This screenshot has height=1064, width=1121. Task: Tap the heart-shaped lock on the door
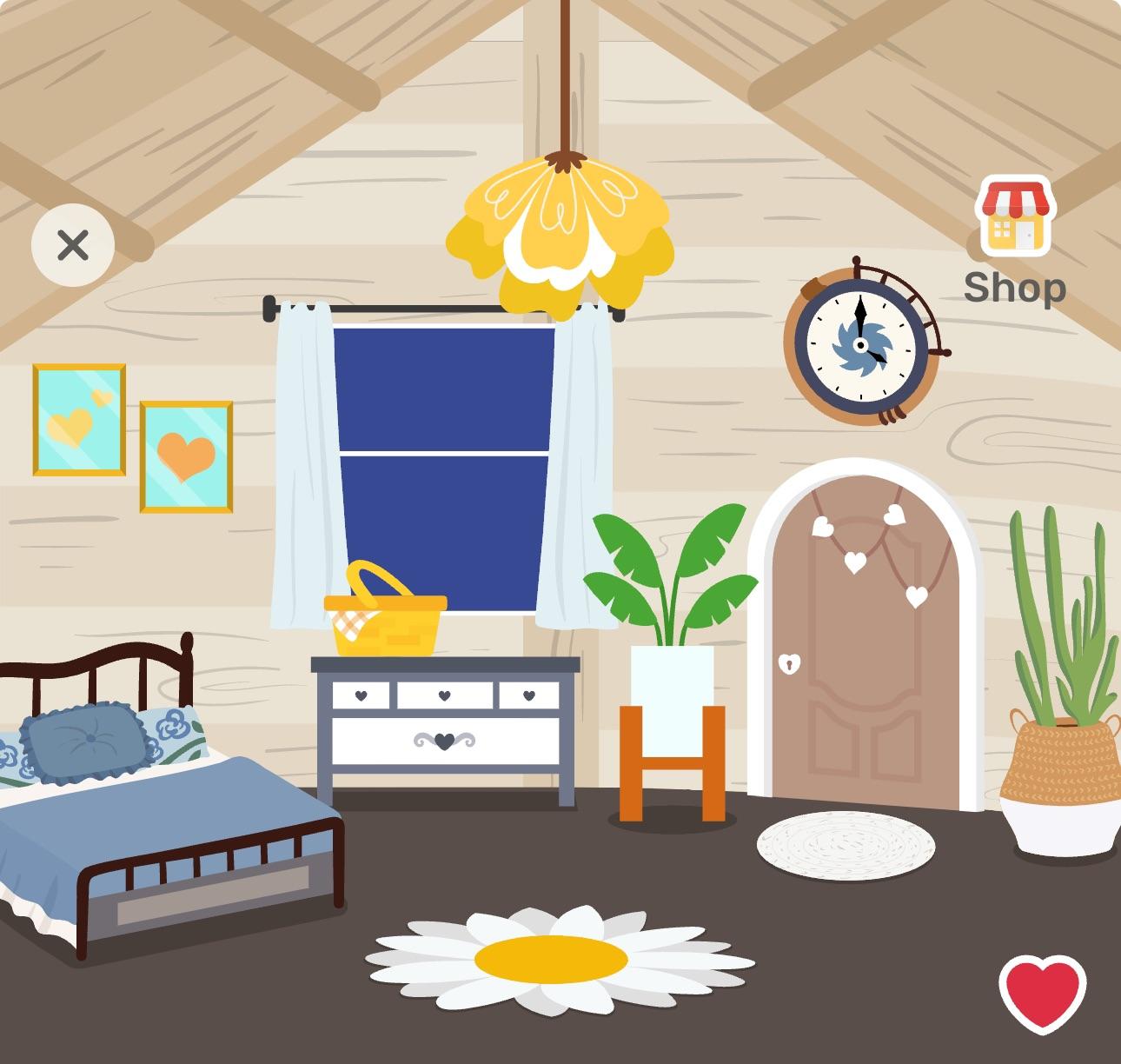[x=787, y=662]
